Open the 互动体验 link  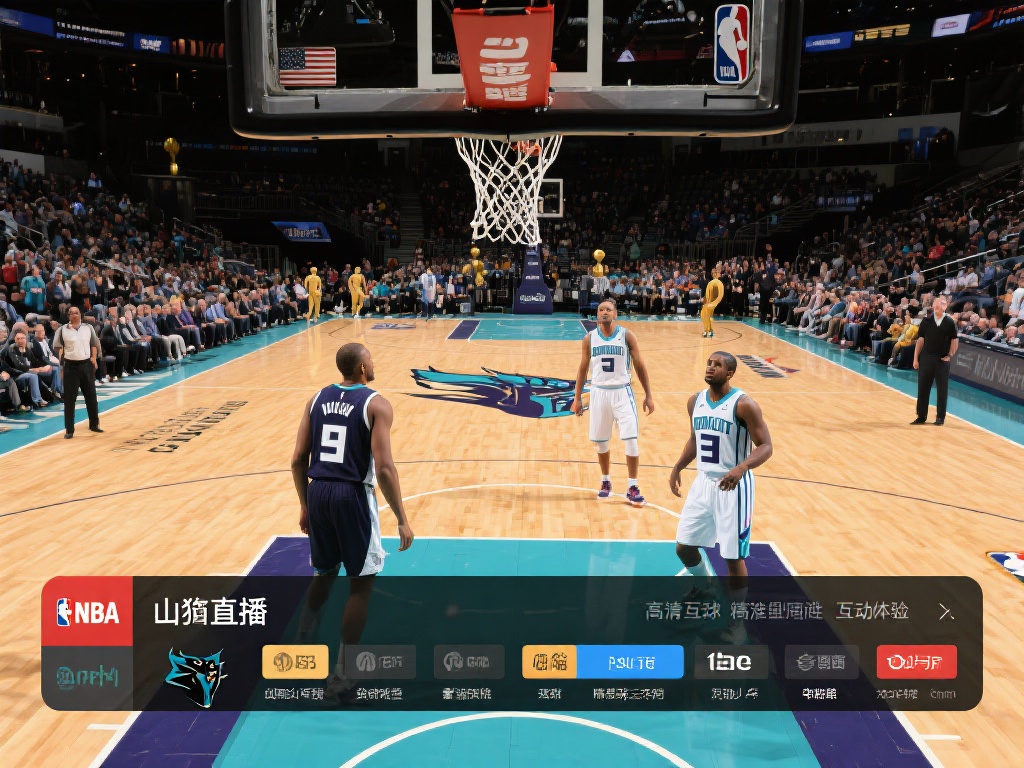click(x=872, y=611)
